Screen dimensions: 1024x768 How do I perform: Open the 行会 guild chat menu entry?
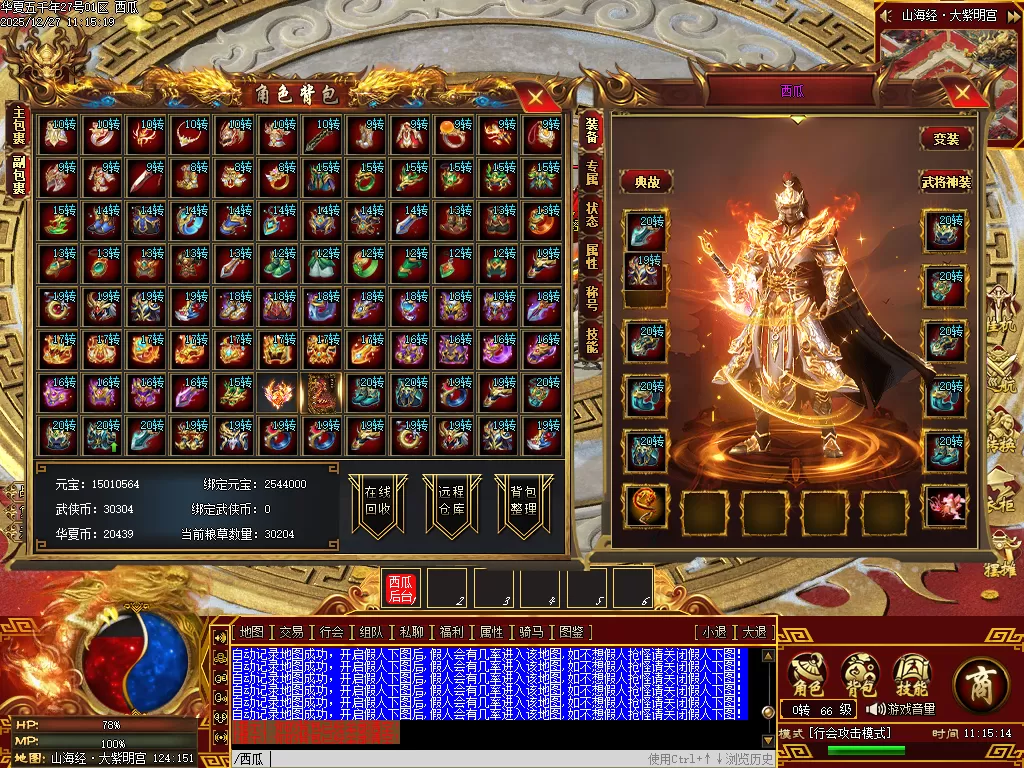click(332, 632)
